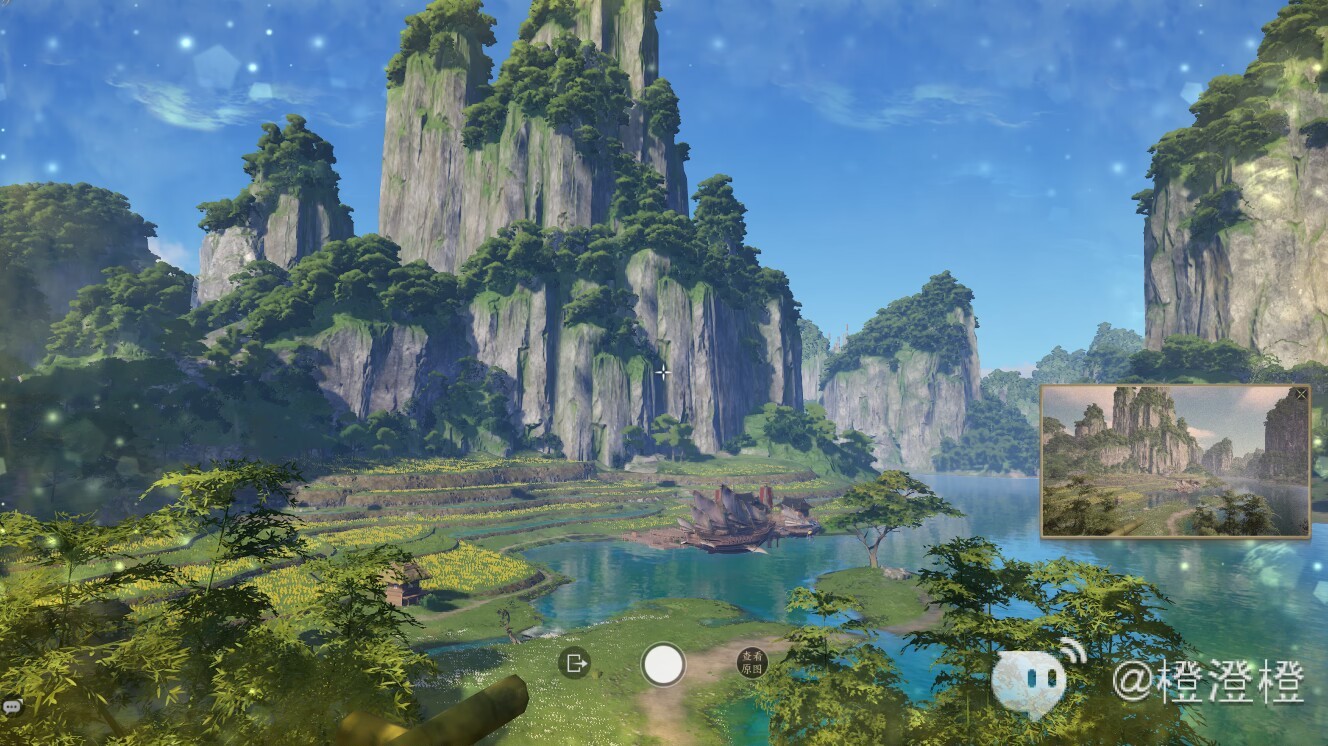Open the chat speech-bubble icon
1328x746 pixels.
click(x=11, y=706)
